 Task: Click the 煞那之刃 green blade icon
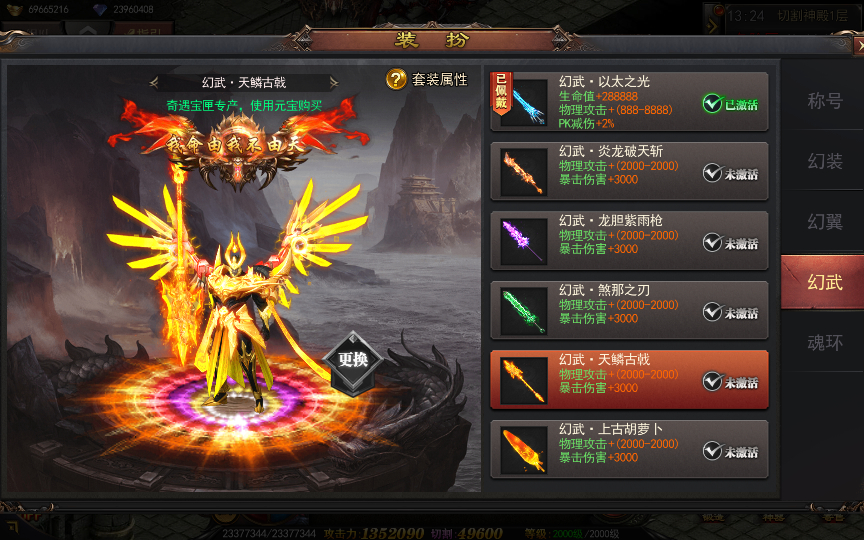(x=523, y=311)
